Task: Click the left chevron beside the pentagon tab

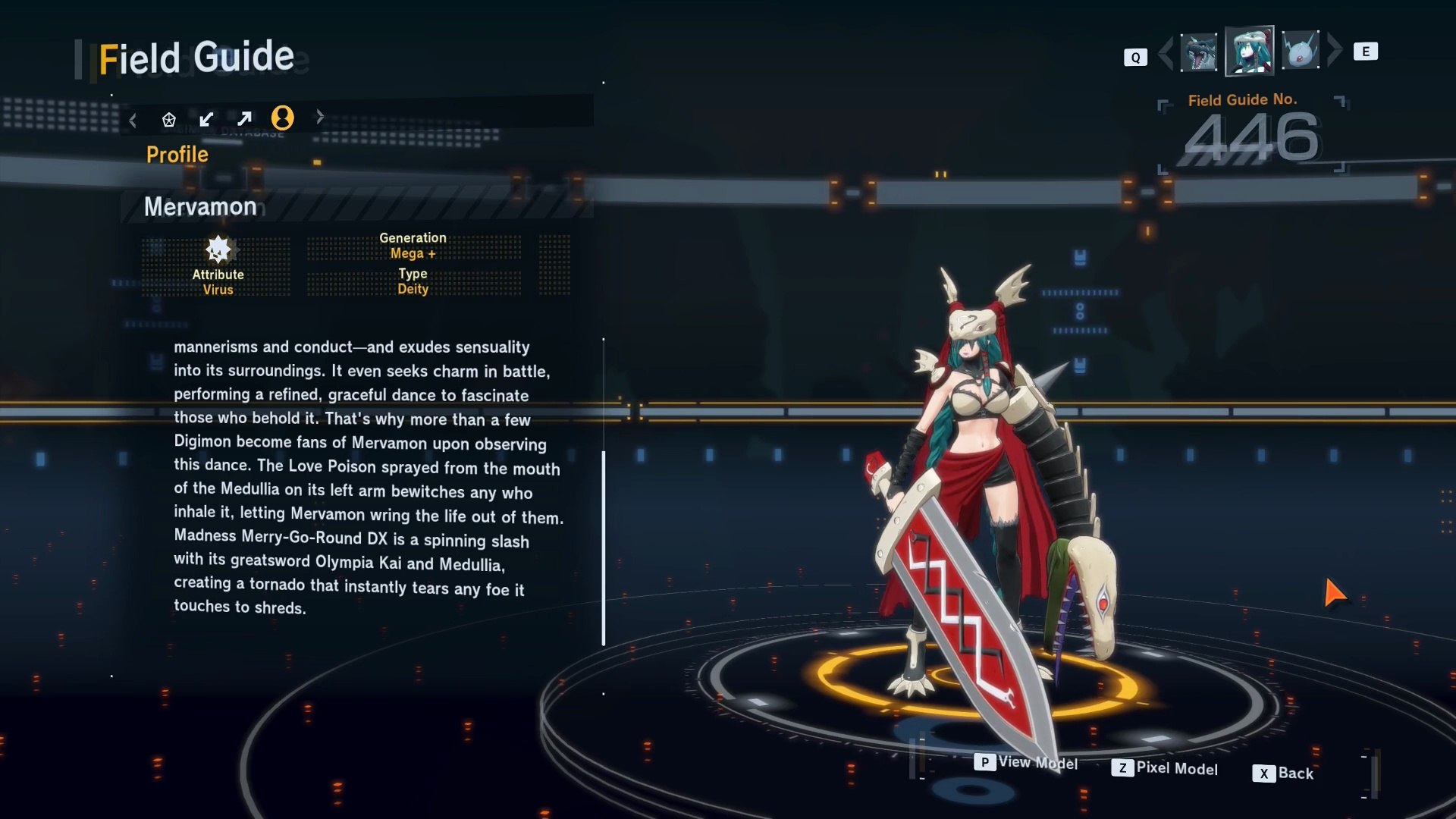Action: 133,120
